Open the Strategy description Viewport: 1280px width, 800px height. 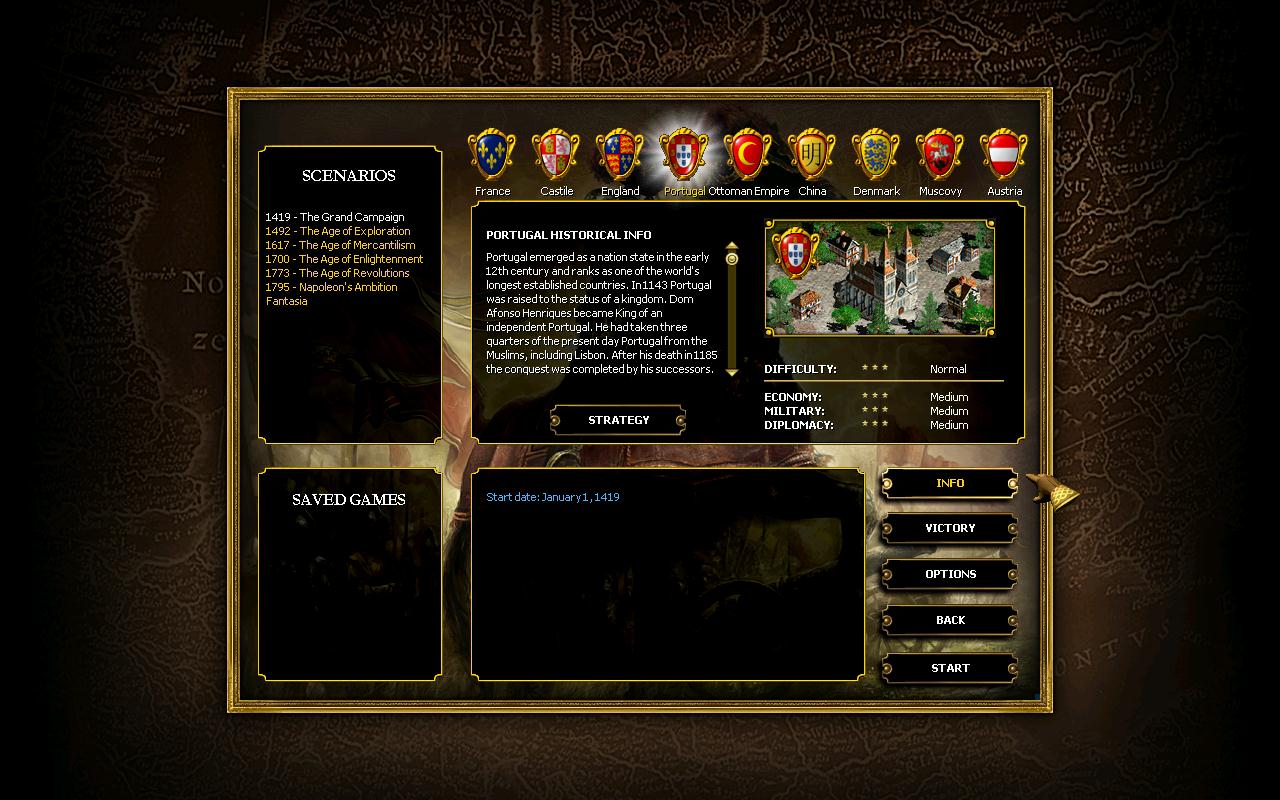(618, 420)
